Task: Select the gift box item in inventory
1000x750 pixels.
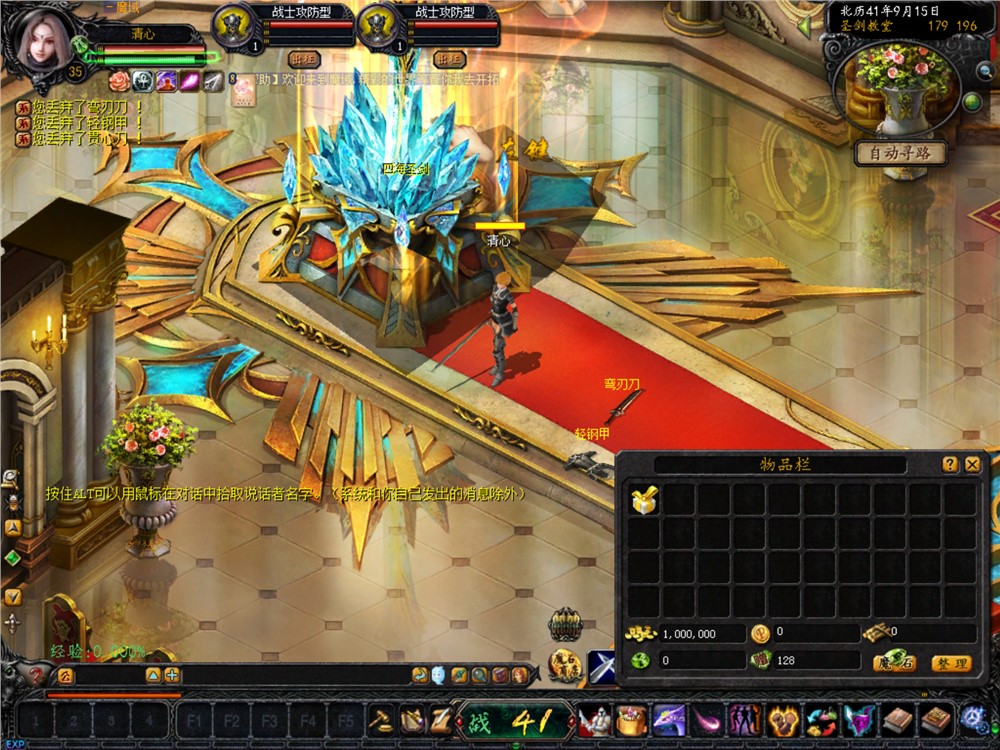Action: (644, 501)
